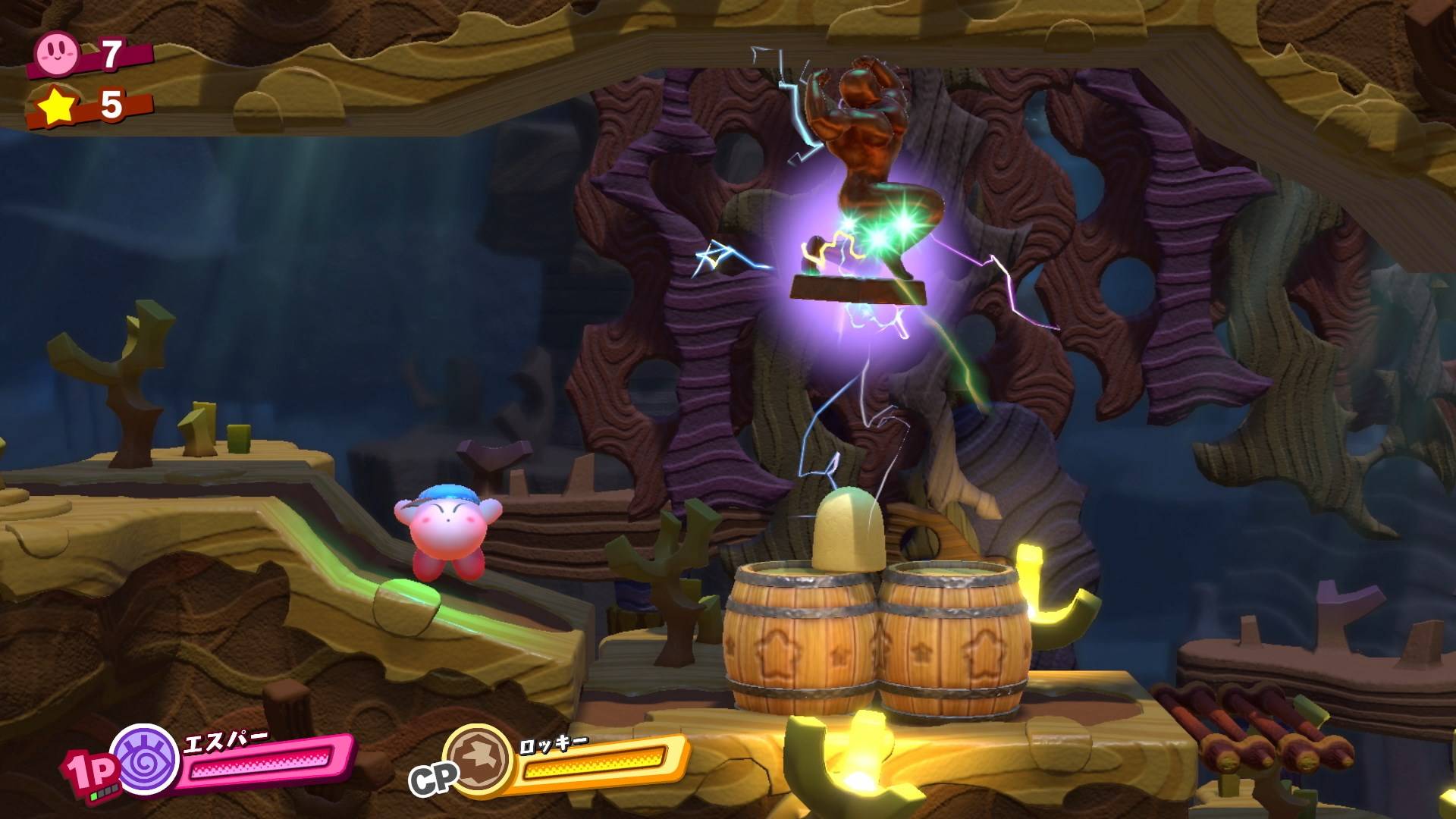This screenshot has height=819, width=1456.
Task: Toggle the glowing rock on the barrels
Action: point(849,531)
